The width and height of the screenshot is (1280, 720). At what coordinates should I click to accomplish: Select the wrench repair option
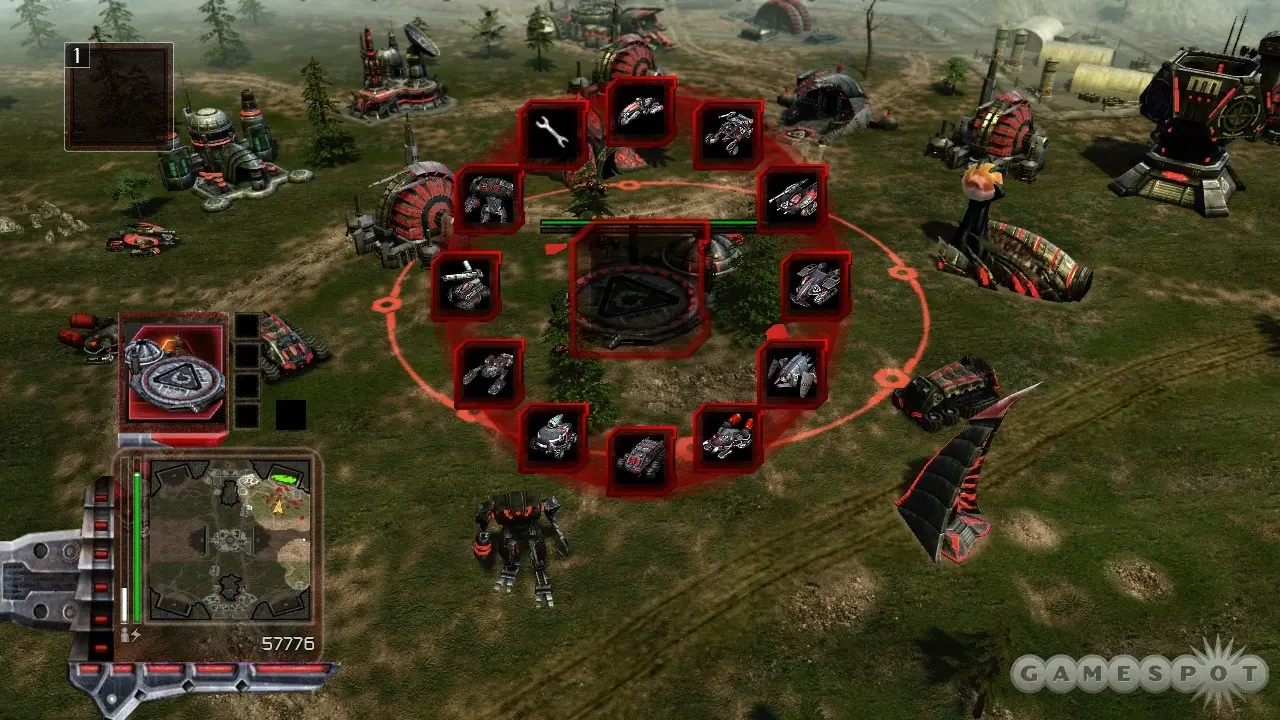pos(553,134)
